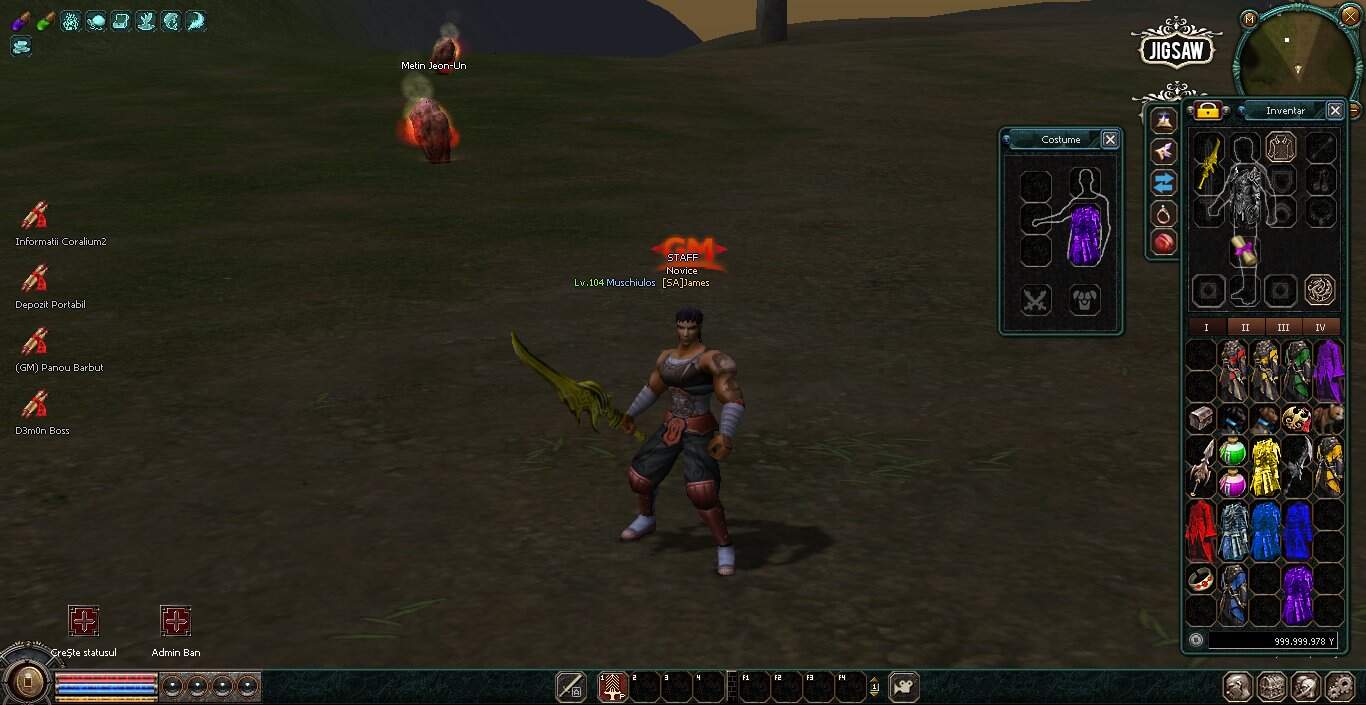
Task: Close the Costume window
Action: click(x=1109, y=140)
